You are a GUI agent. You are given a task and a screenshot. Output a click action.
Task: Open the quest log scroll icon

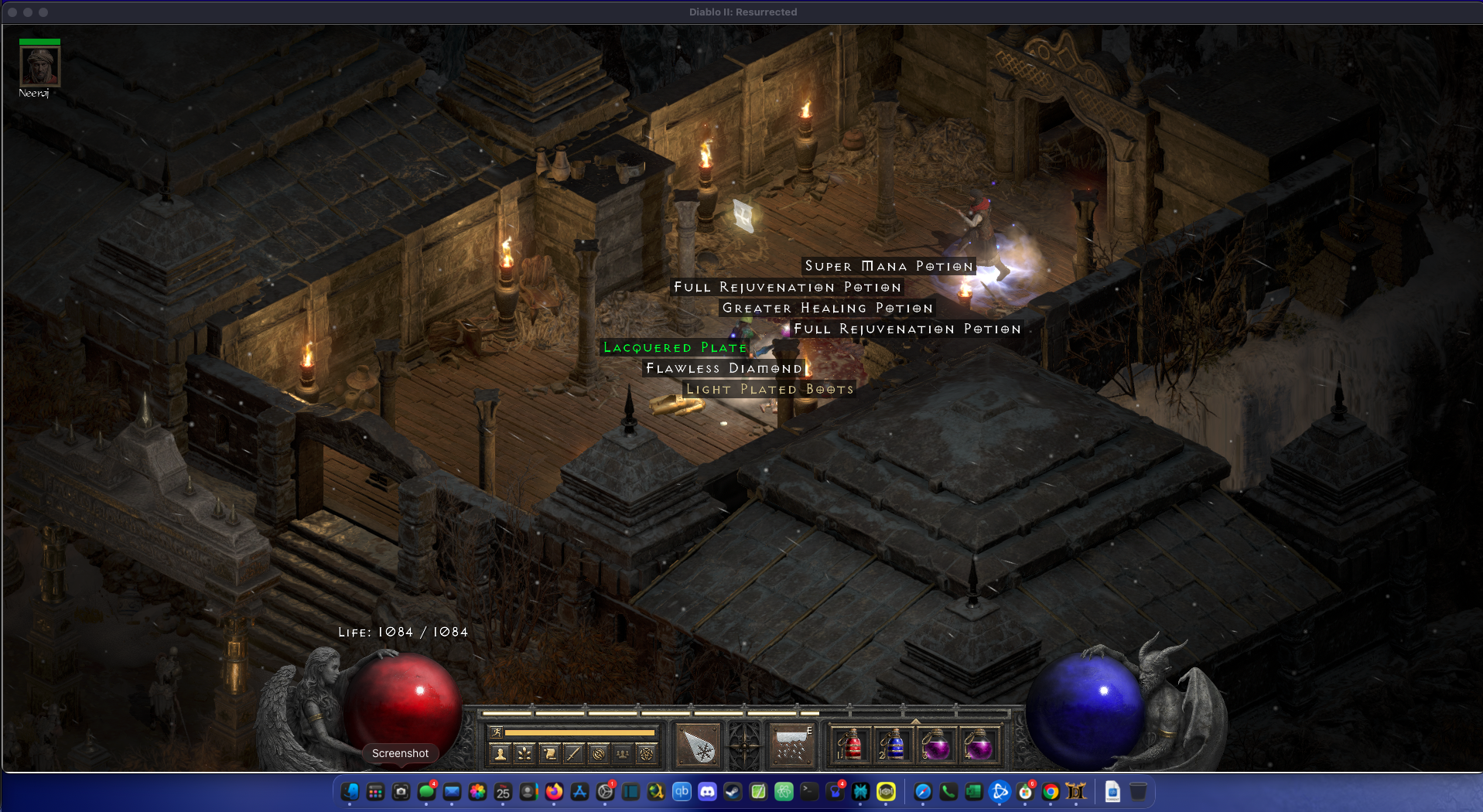click(x=549, y=753)
